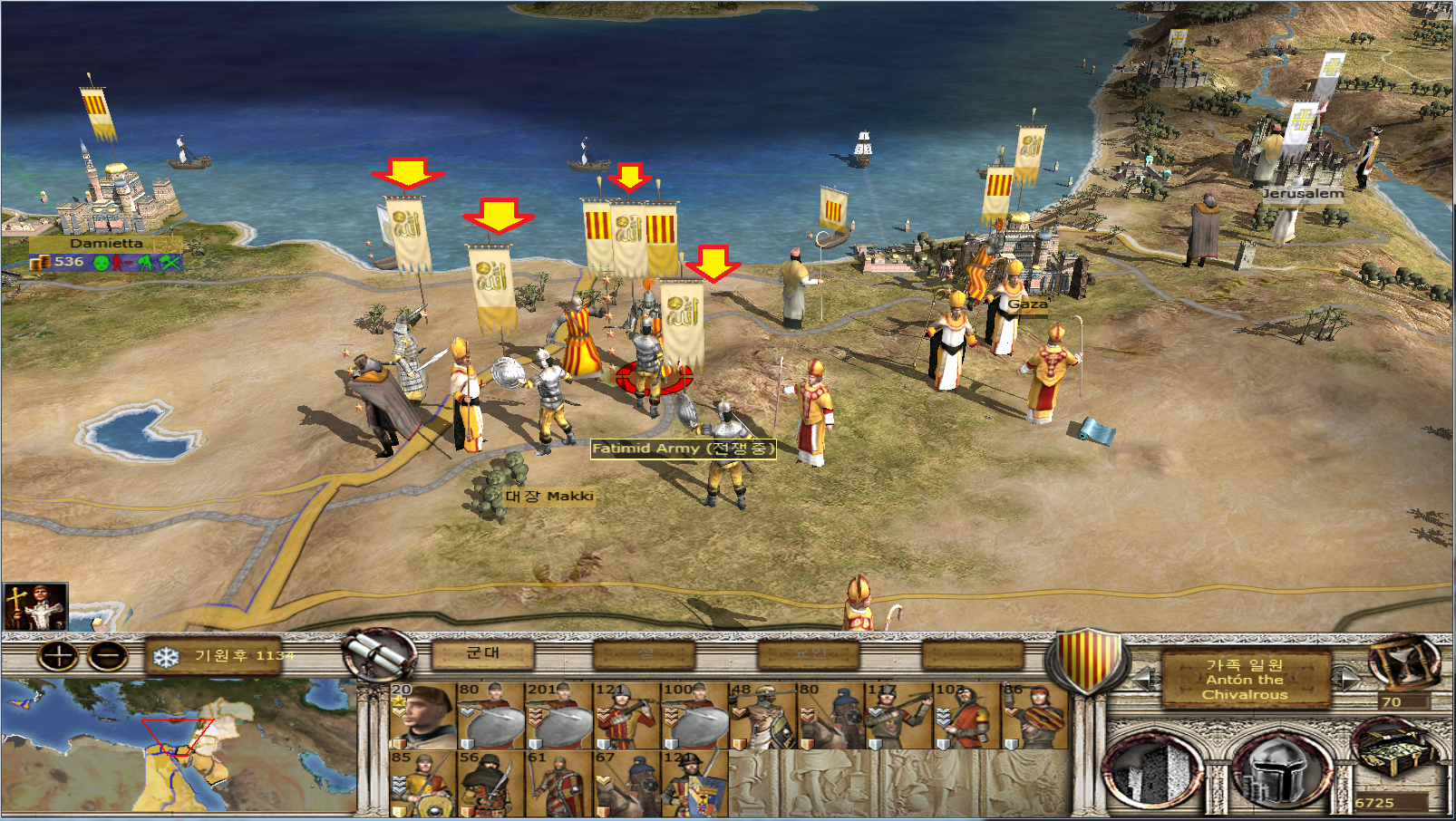The width and height of the screenshot is (1456, 821).
Task: Select the mounted unit card with 67 men
Action: pos(626,784)
